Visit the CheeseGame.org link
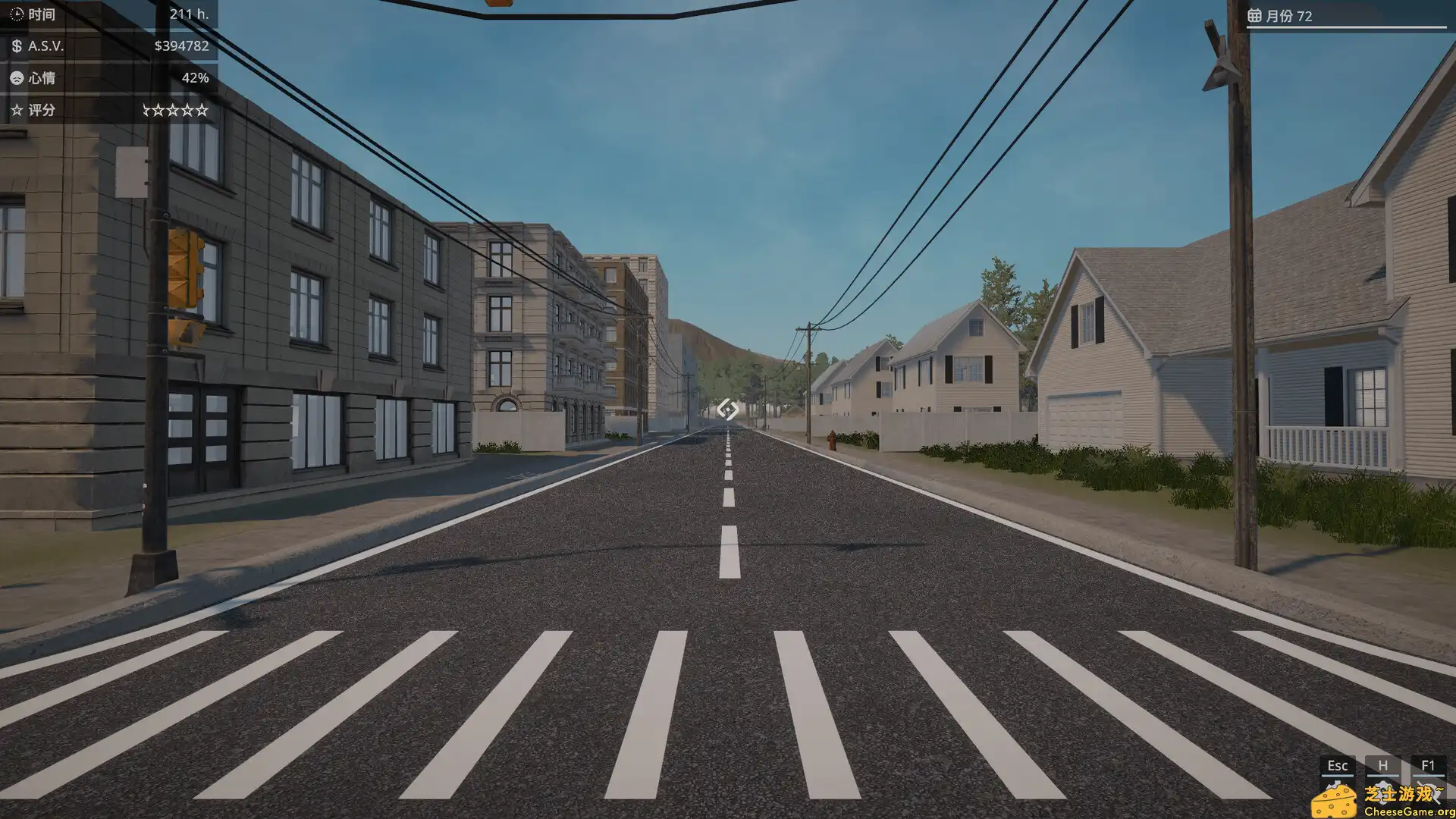The width and height of the screenshot is (1456, 819). pyautogui.click(x=1412, y=812)
